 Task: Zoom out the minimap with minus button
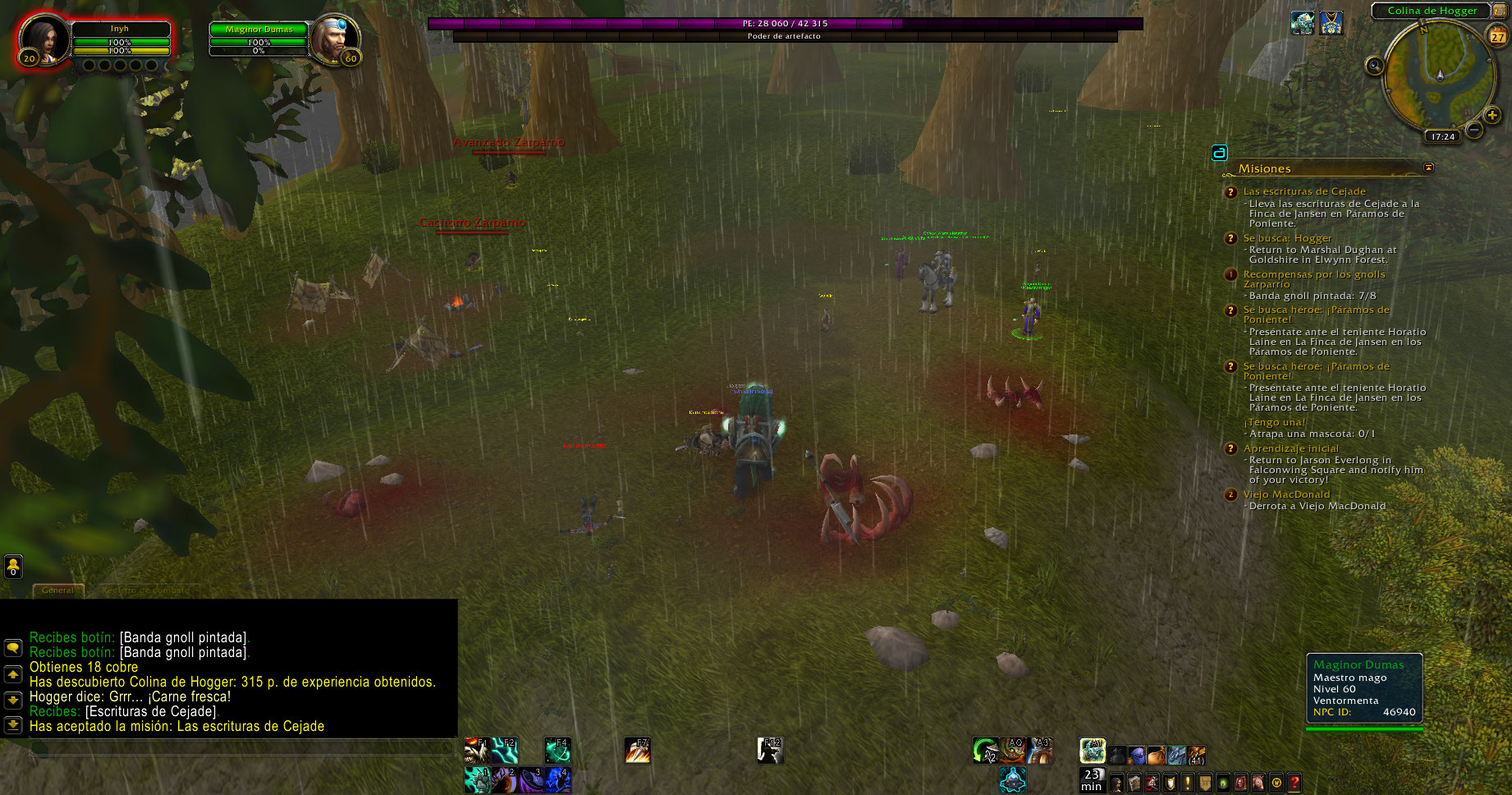[x=1474, y=130]
